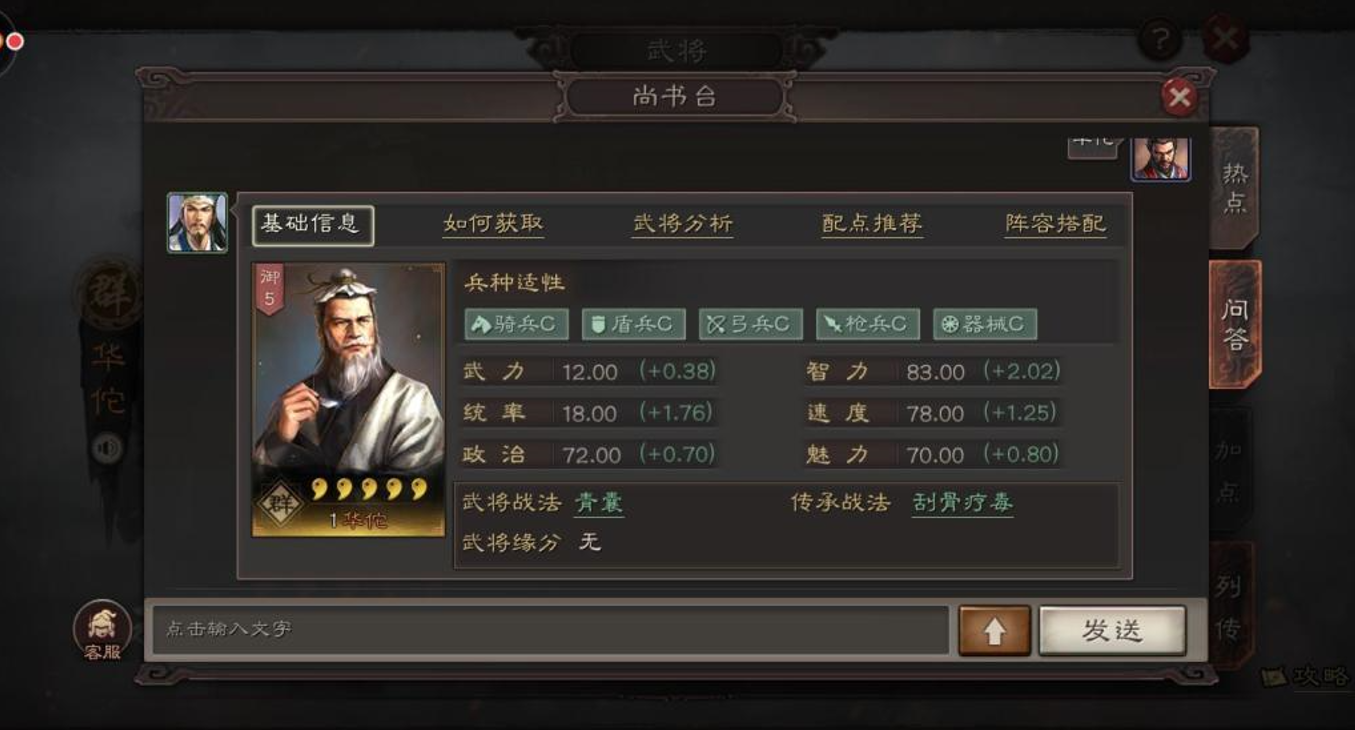The width and height of the screenshot is (1355, 730).
Task: Select the 盾兵C shield troop aptitude icon
Action: (x=632, y=323)
